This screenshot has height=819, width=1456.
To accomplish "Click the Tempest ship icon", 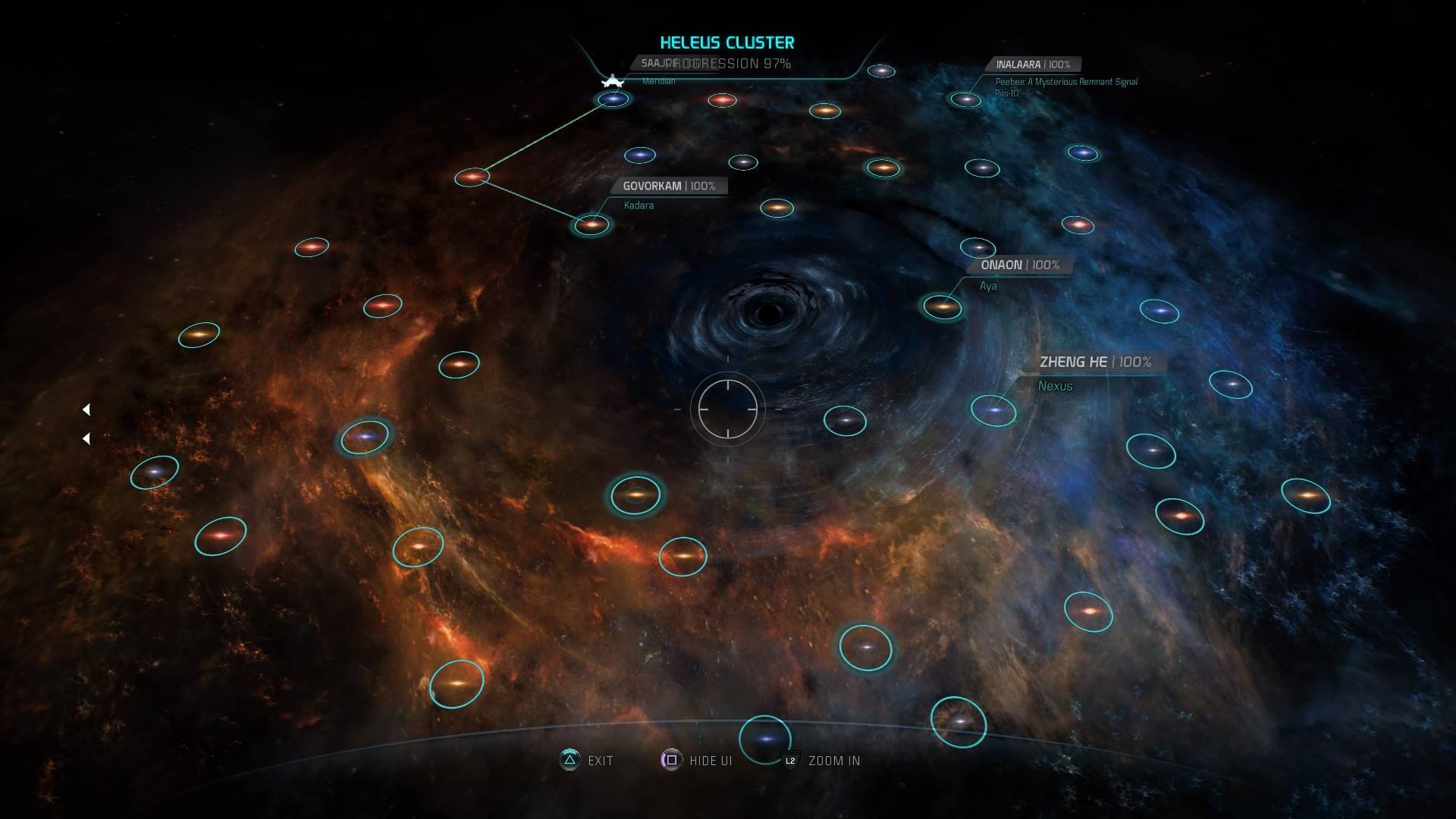I will [612, 81].
